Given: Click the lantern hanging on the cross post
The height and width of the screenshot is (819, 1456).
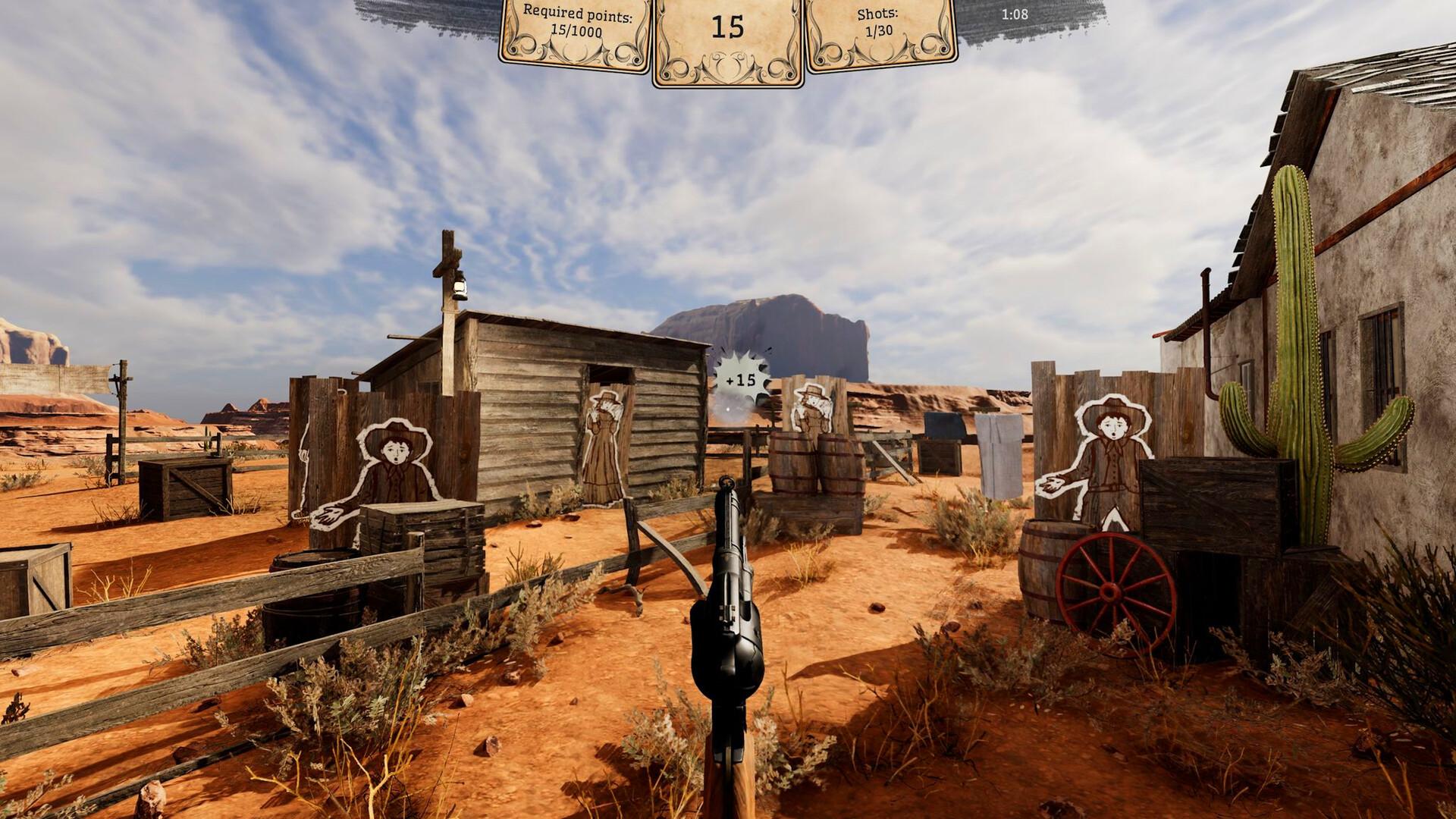Looking at the screenshot, I should click(x=460, y=287).
